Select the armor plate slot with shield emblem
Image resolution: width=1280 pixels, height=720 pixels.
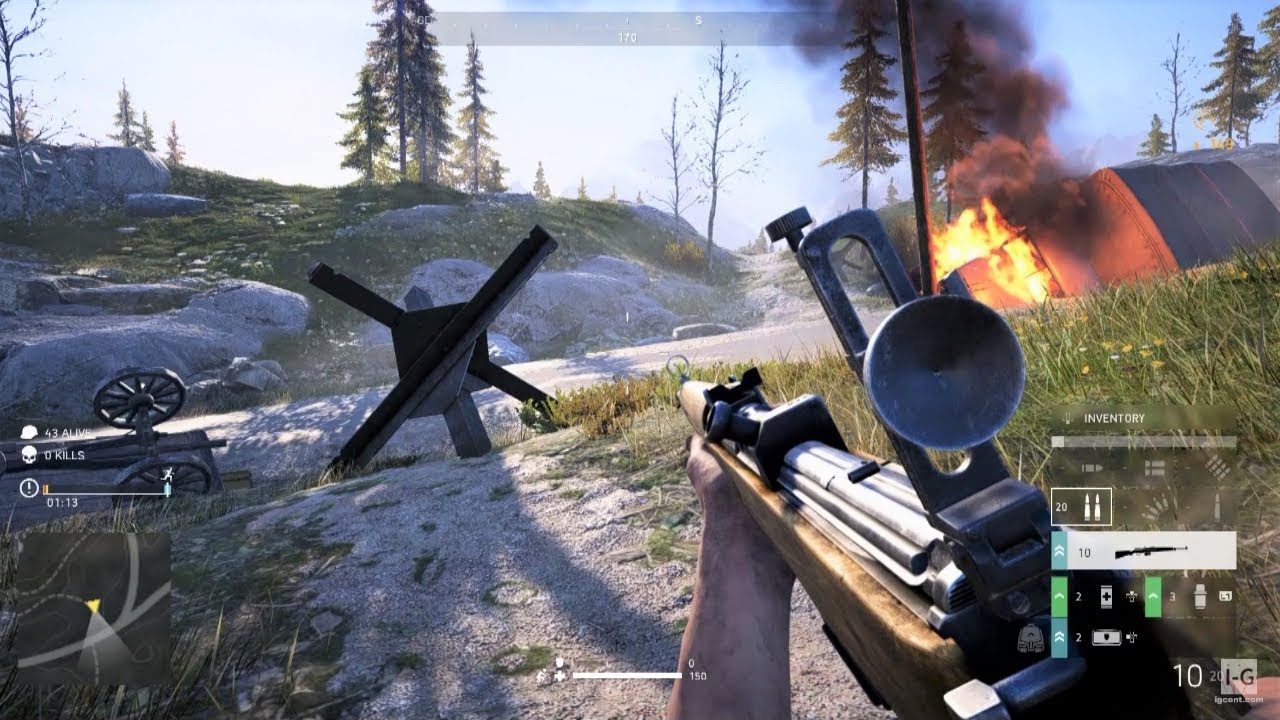(1106, 637)
